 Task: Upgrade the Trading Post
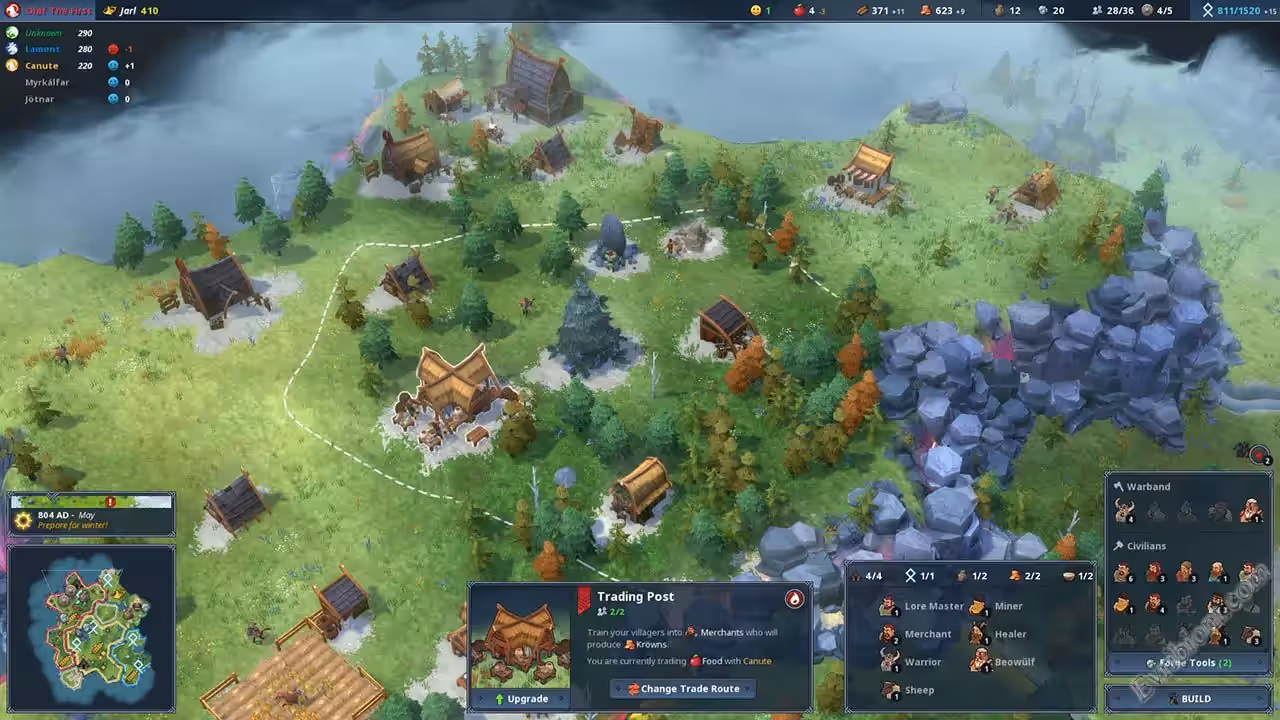click(520, 699)
